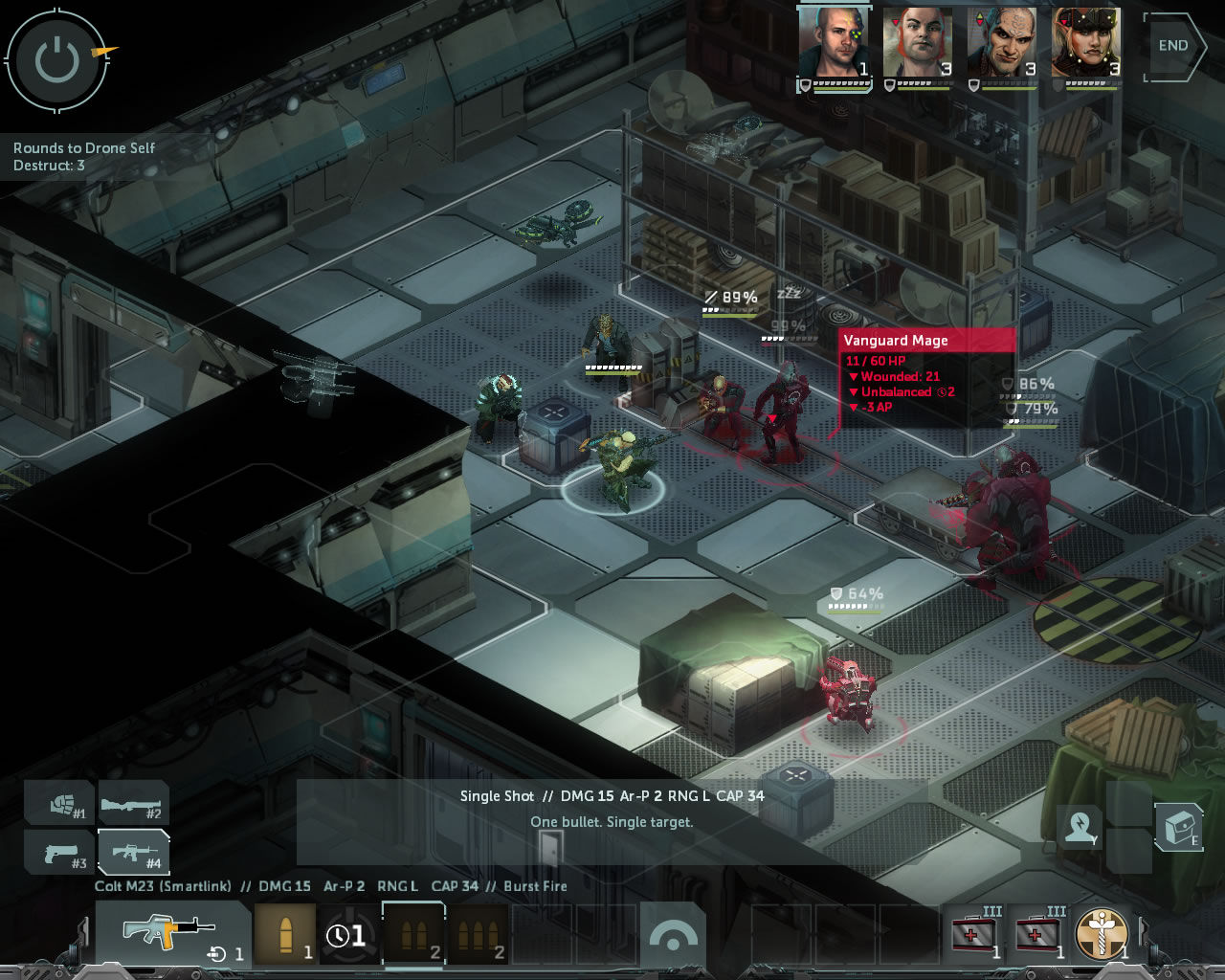Equip the shotgun in weapon slot #2
1225x980 pixels.
(x=132, y=803)
